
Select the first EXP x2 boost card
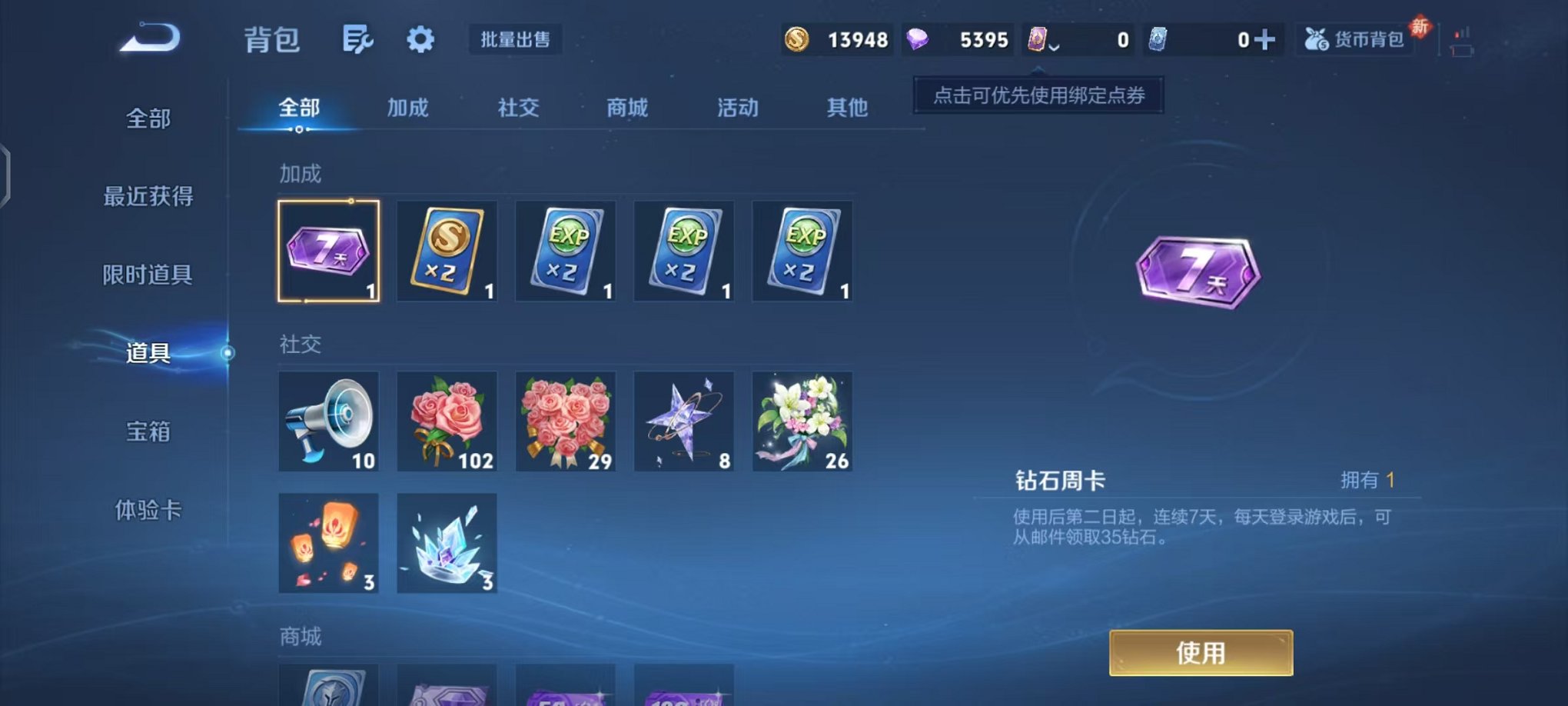(x=565, y=251)
